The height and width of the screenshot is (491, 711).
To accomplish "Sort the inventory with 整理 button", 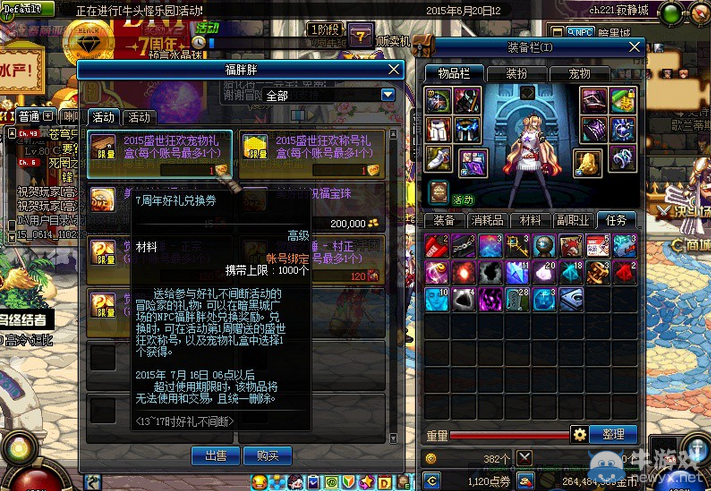I will pyautogui.click(x=613, y=434).
